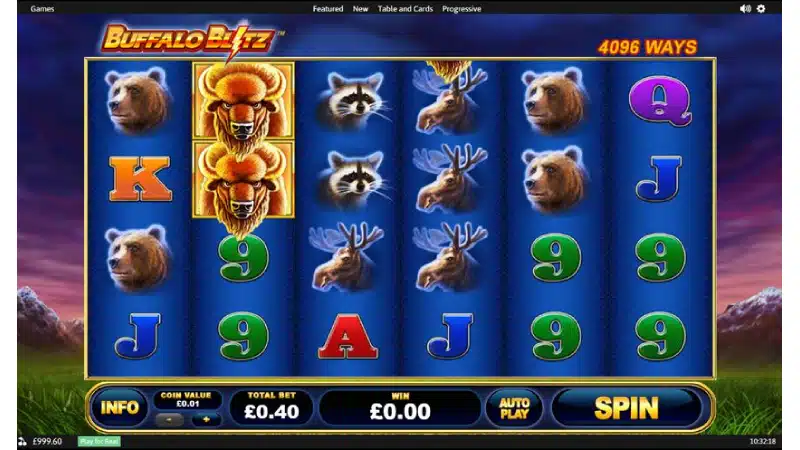Go to Featured games
This screenshot has width=800, height=450.
(x=328, y=9)
